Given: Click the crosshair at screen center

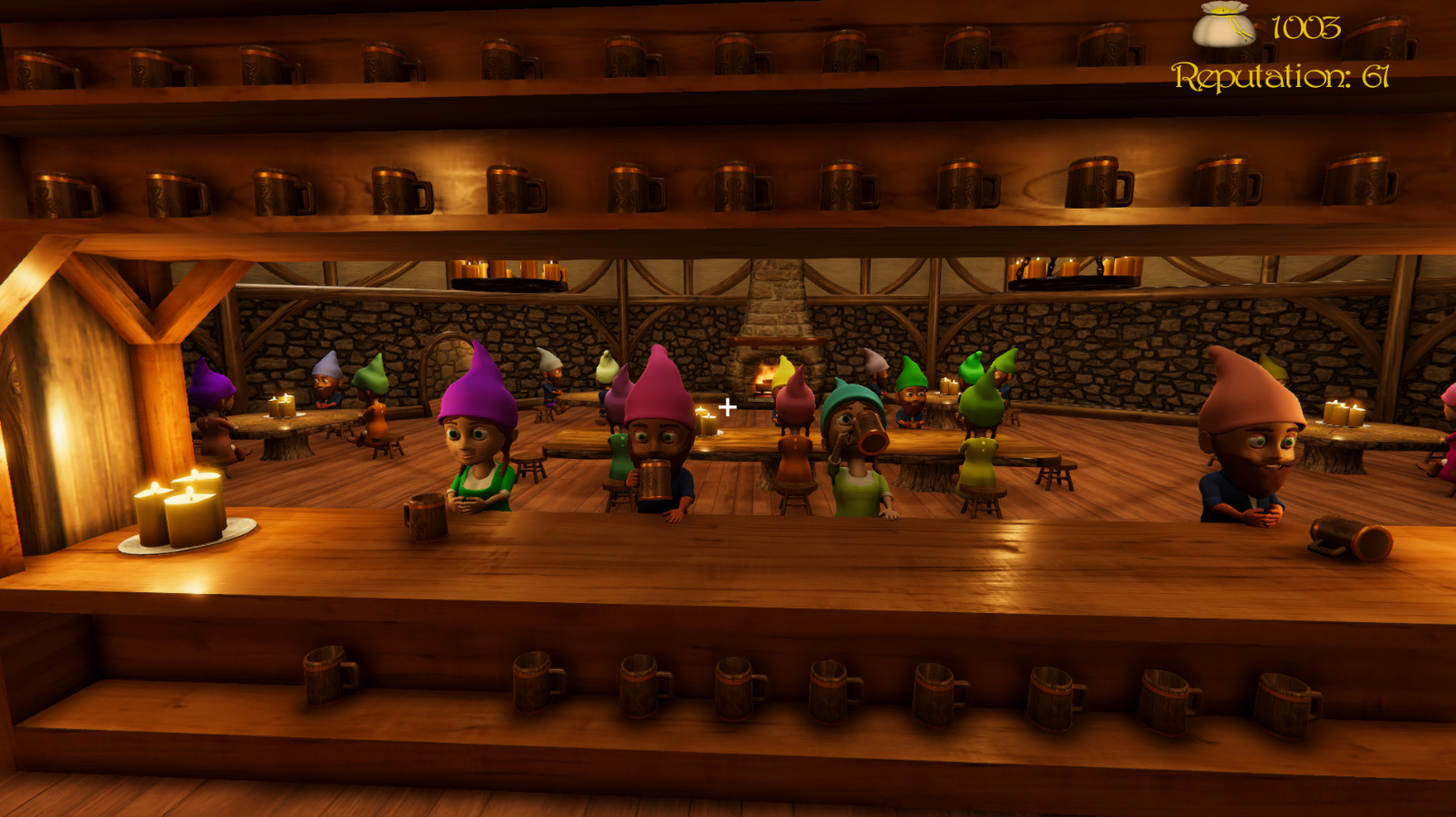Looking at the screenshot, I should (727, 408).
